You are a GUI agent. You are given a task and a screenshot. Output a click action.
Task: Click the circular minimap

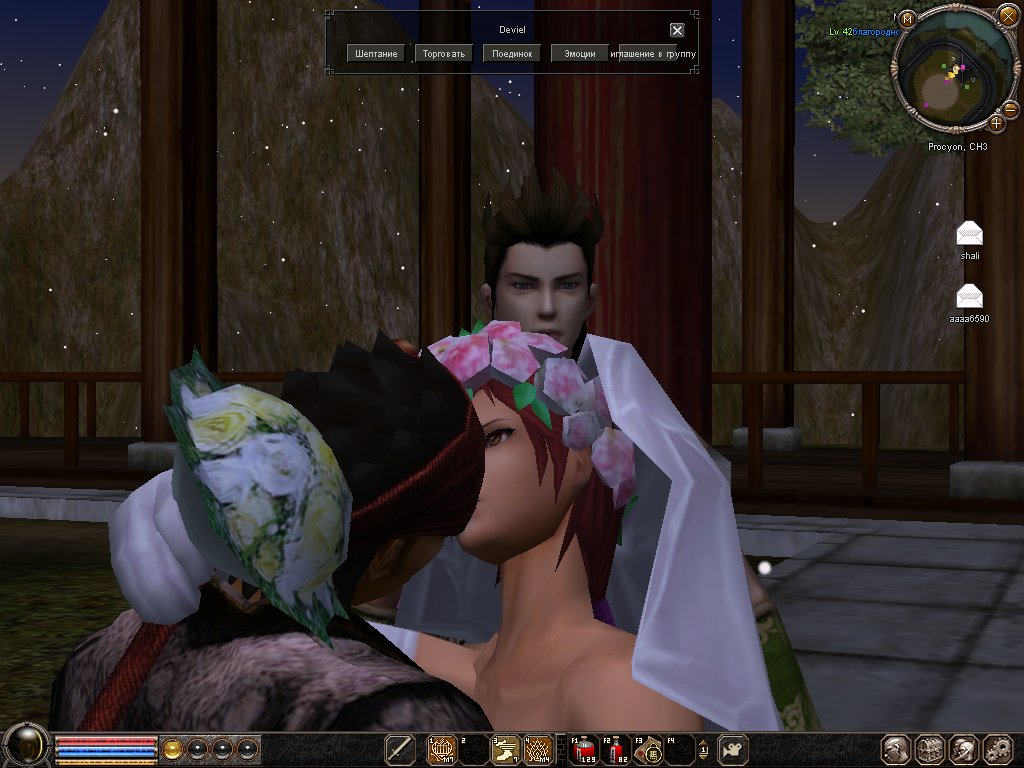coord(950,78)
